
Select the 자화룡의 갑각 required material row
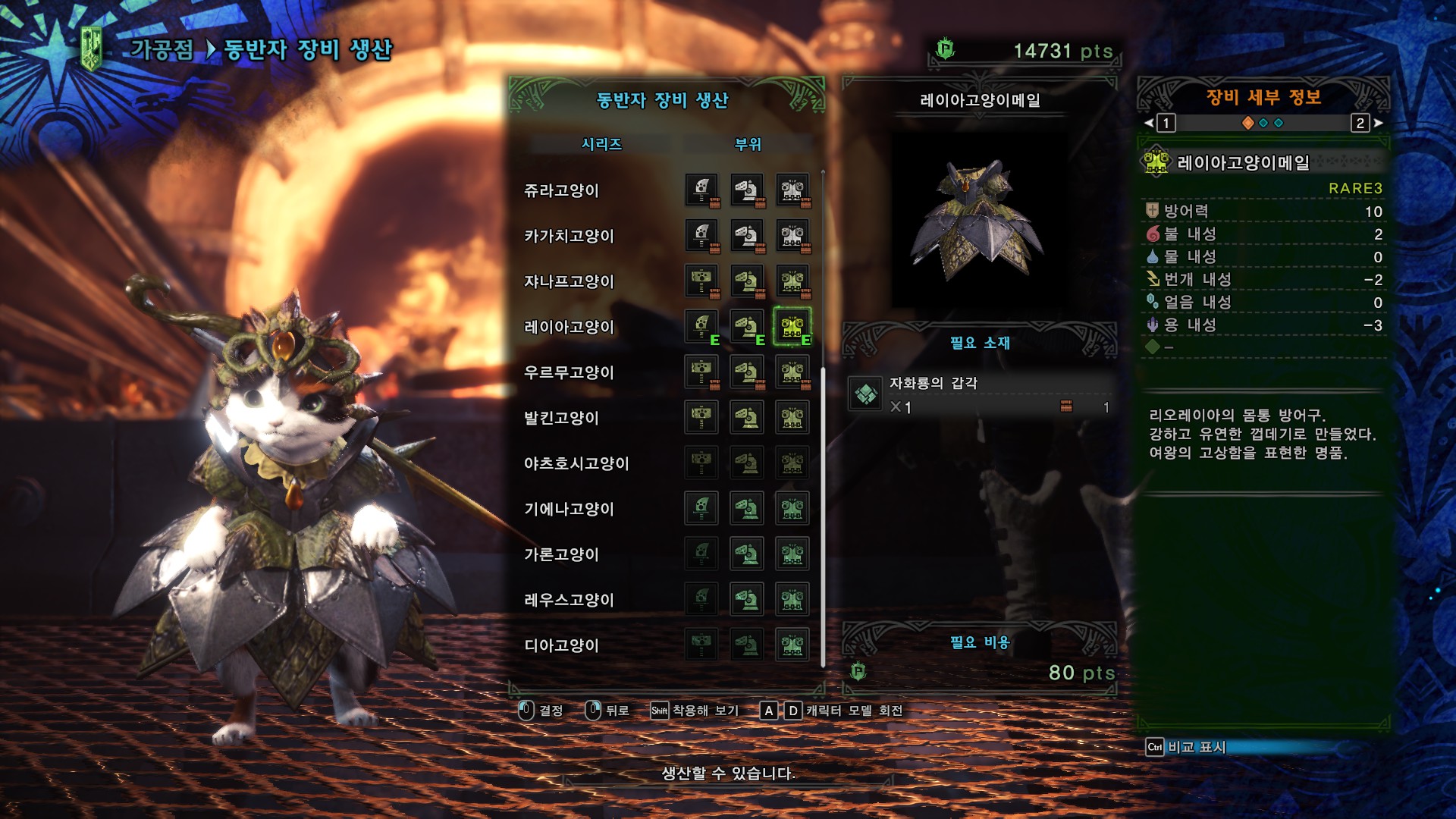[x=980, y=394]
